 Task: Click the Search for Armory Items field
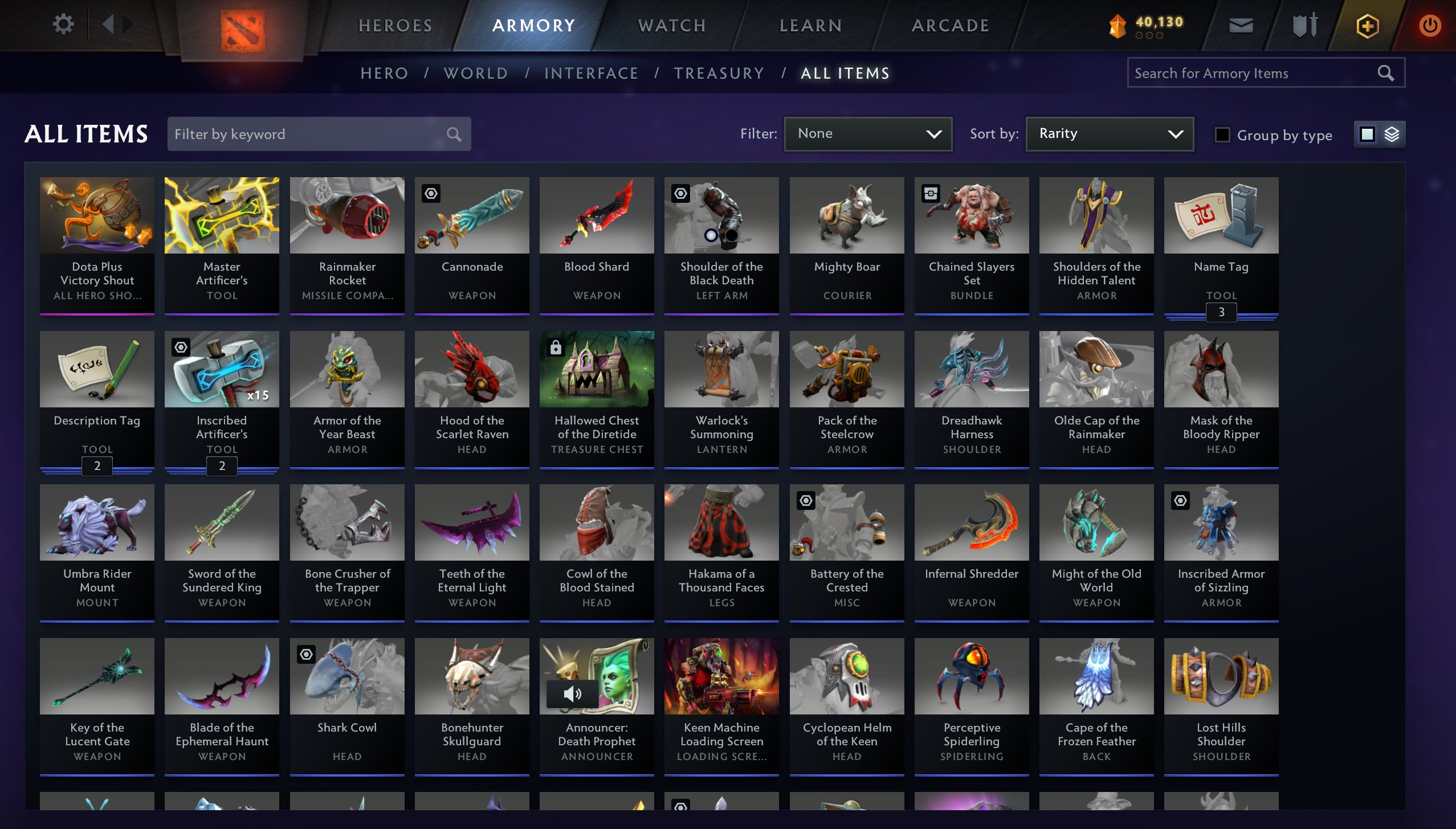click(1254, 73)
